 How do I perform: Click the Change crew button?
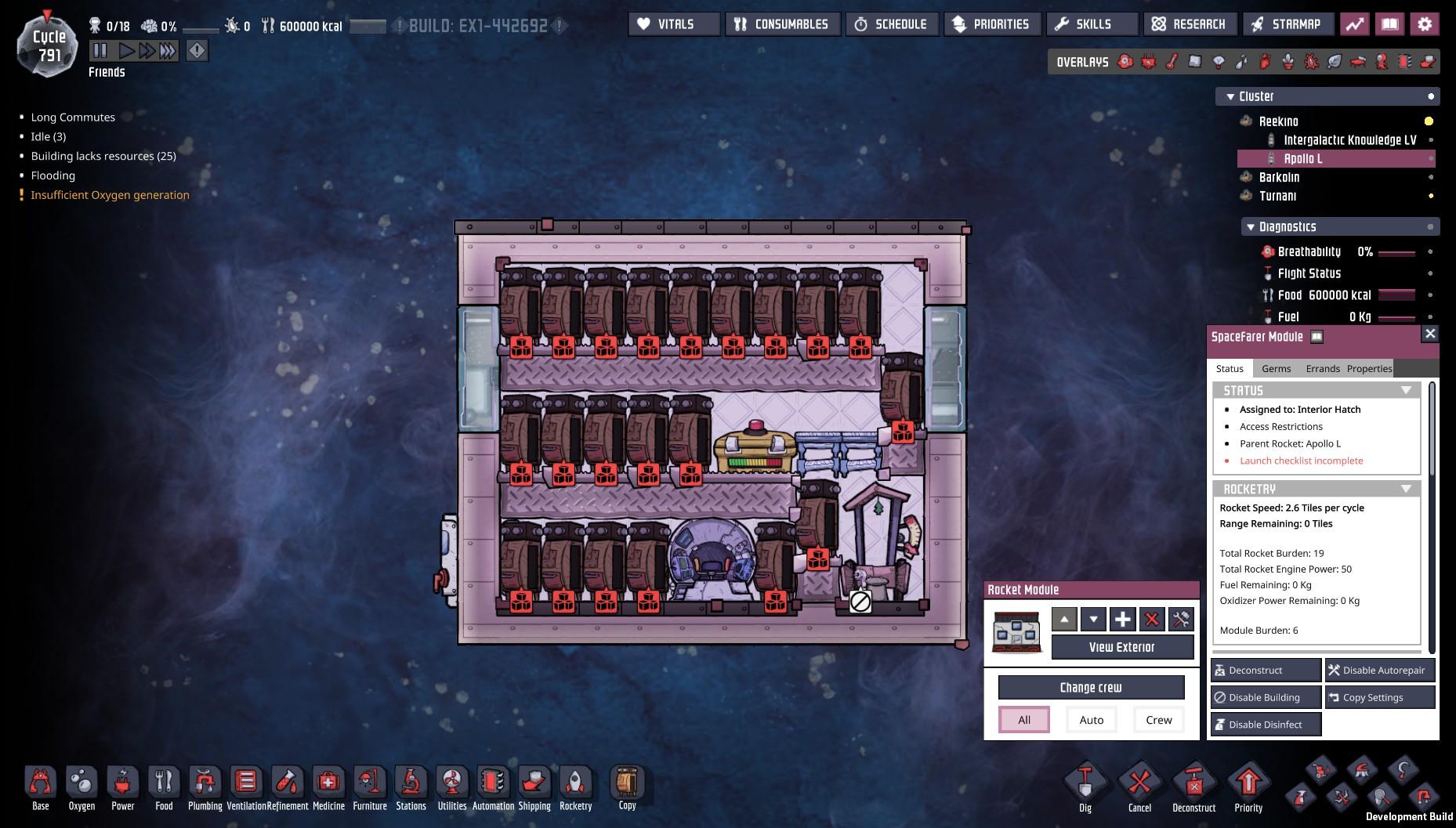click(x=1091, y=688)
